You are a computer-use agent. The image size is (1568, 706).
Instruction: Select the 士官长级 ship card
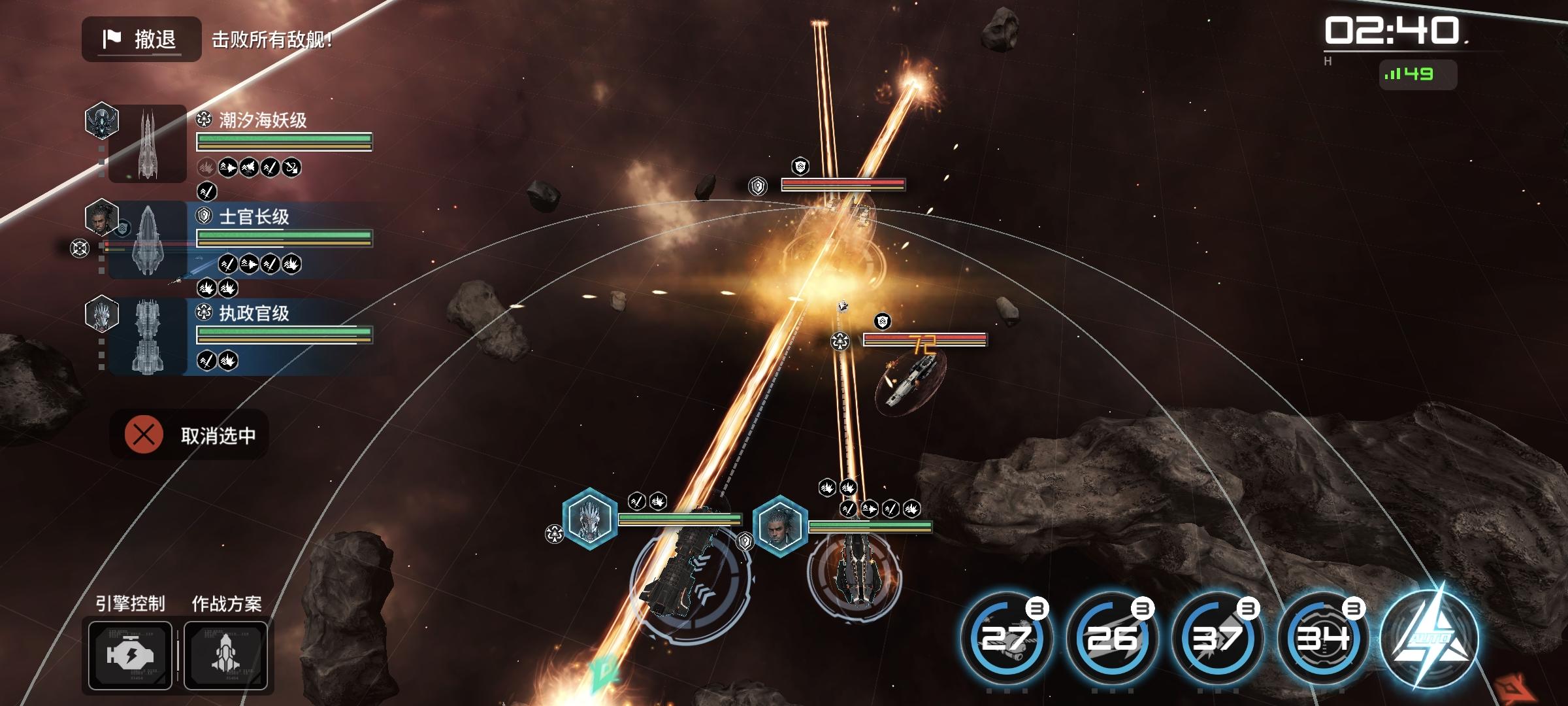click(240, 239)
